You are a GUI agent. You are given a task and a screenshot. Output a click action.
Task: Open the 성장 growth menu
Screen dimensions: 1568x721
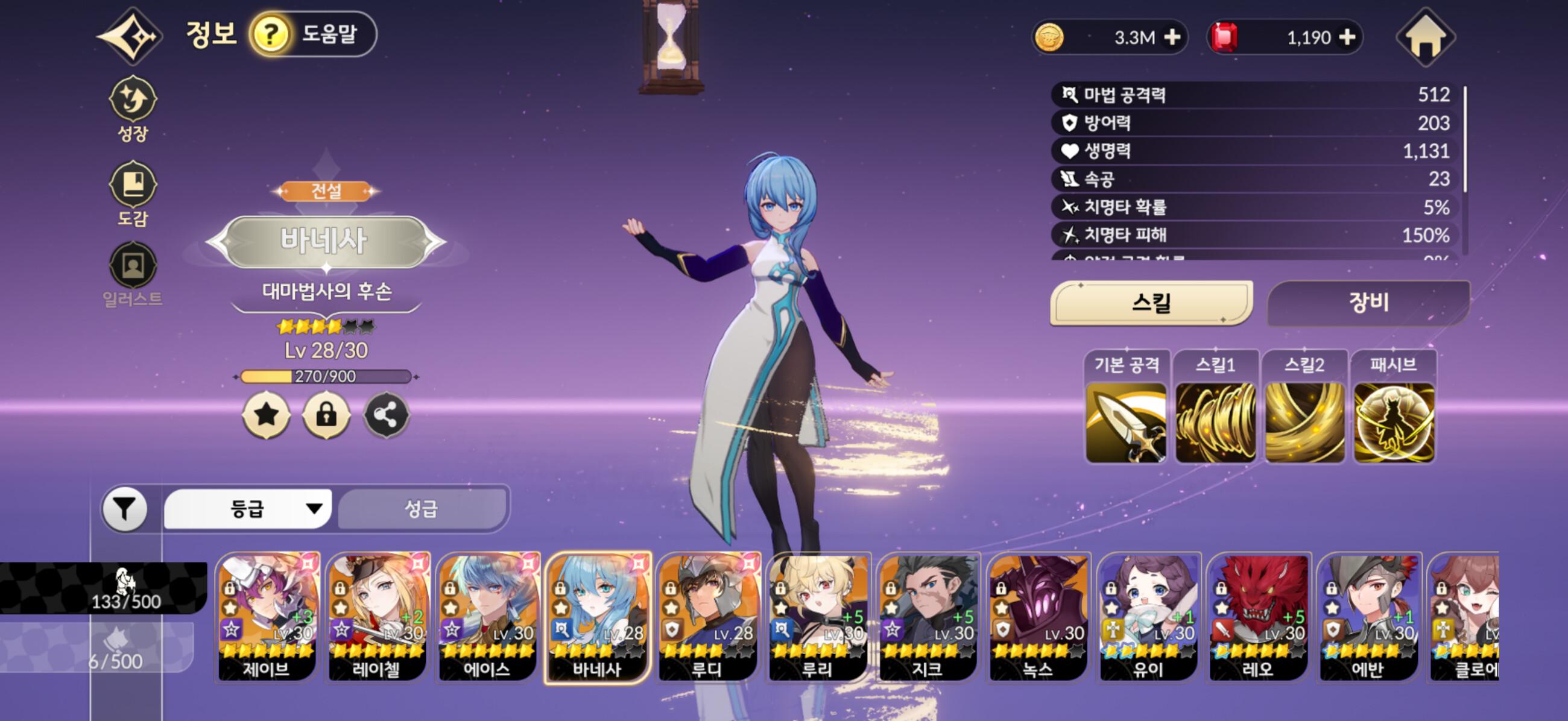[x=133, y=109]
